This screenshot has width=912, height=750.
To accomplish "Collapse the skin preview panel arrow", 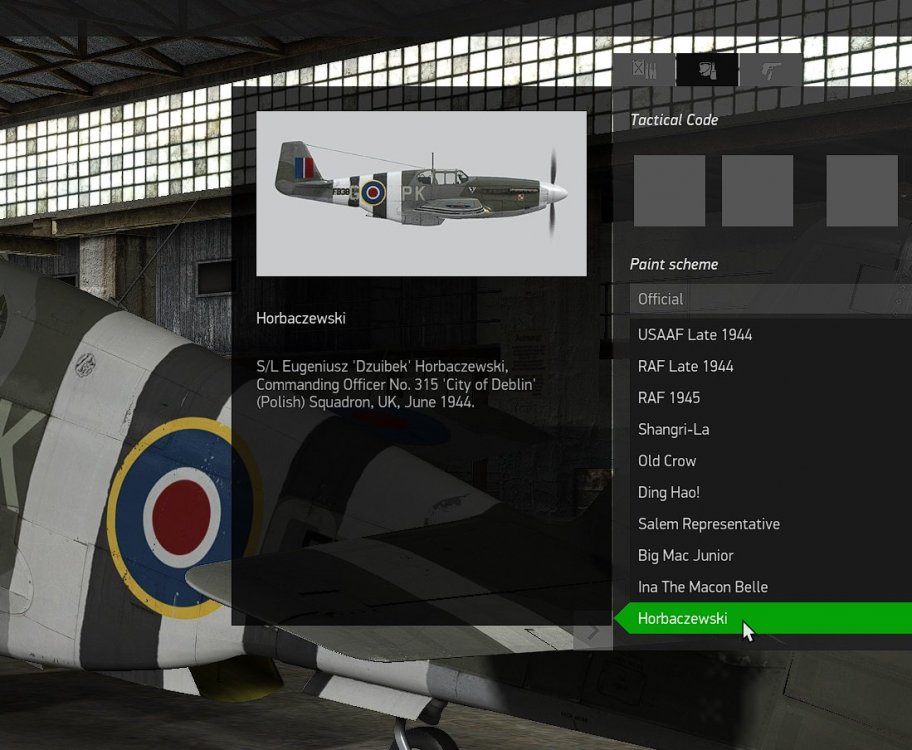I will click(593, 632).
